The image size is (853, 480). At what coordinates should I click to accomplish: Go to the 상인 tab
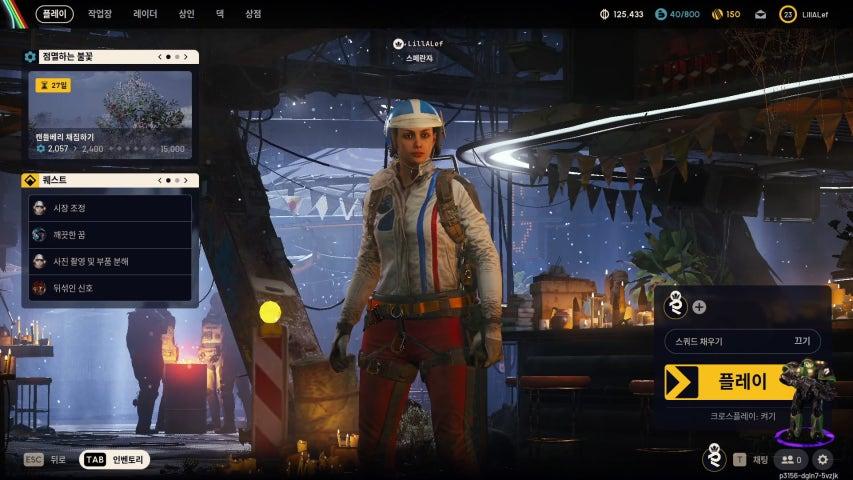click(x=186, y=14)
